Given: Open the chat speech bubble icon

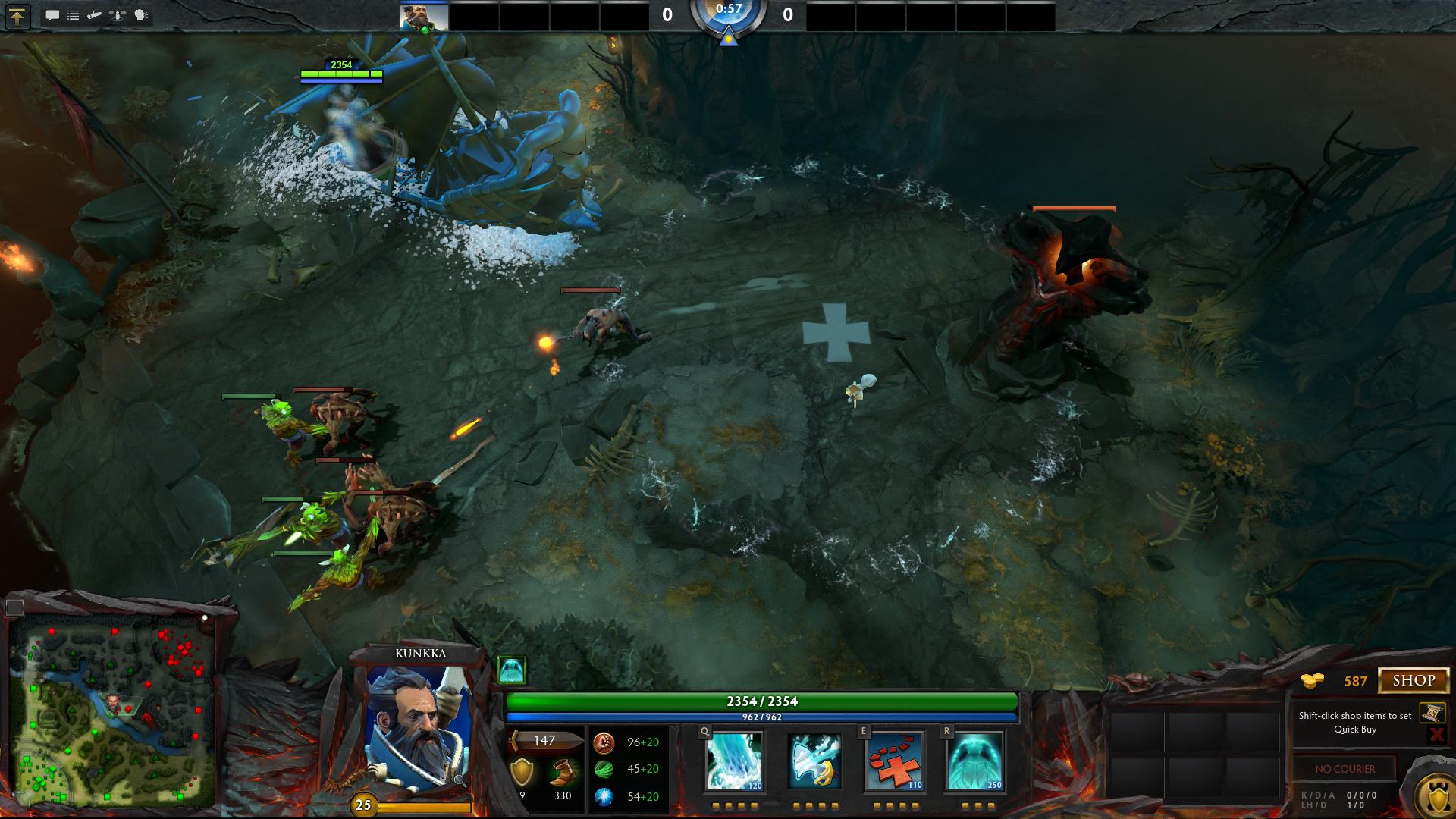Looking at the screenshot, I should [x=52, y=15].
